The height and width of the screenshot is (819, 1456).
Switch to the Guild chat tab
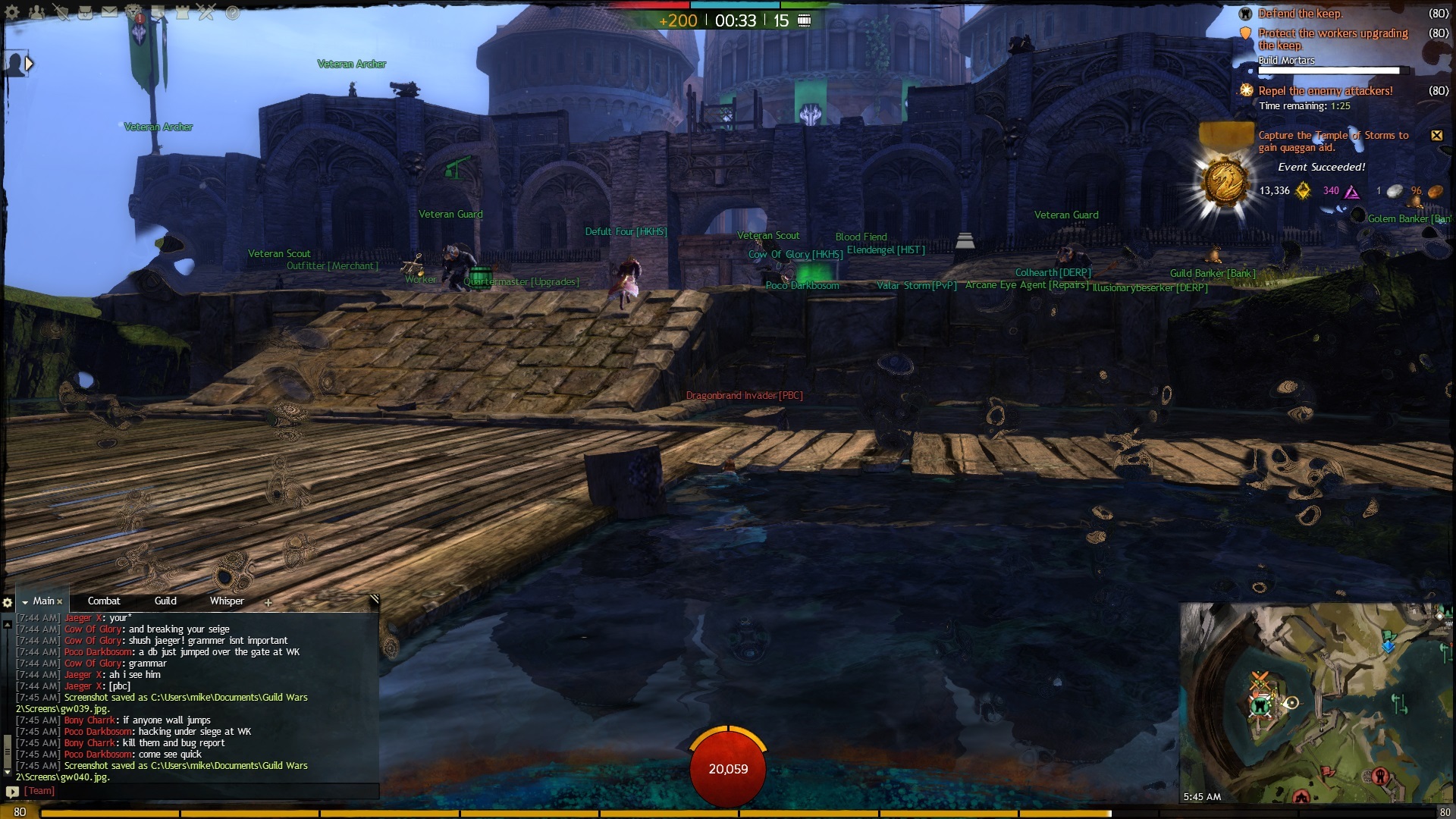165,601
